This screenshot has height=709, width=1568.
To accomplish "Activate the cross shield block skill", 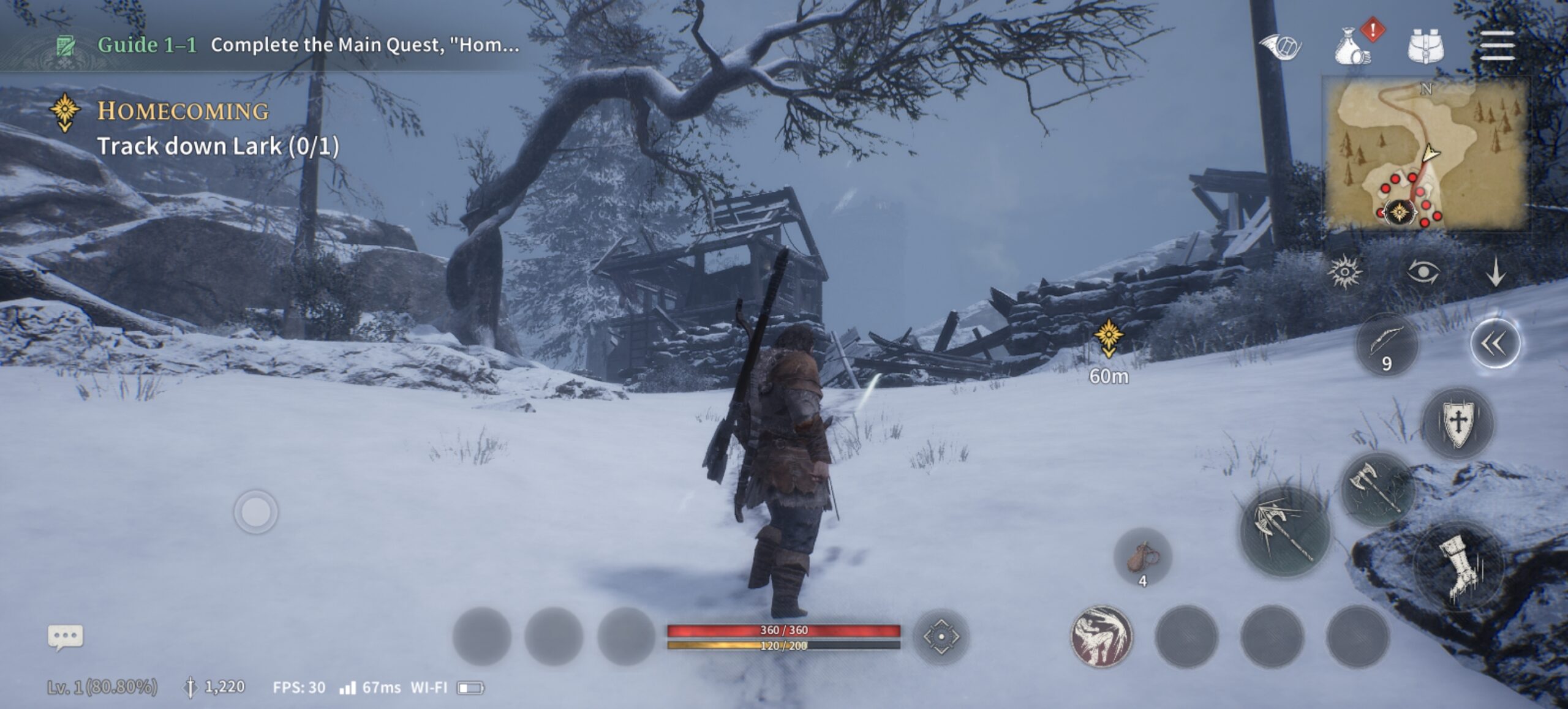I will [x=1458, y=422].
